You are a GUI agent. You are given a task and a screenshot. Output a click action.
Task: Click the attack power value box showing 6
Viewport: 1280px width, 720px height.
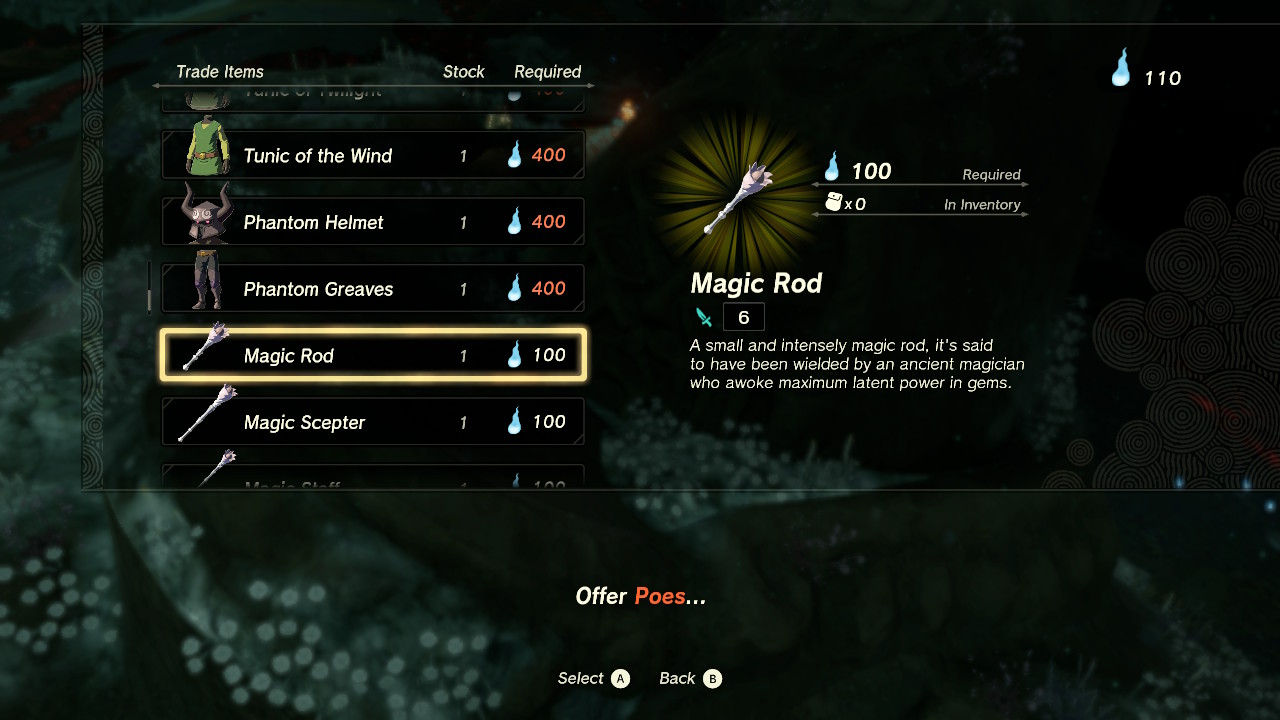743,316
